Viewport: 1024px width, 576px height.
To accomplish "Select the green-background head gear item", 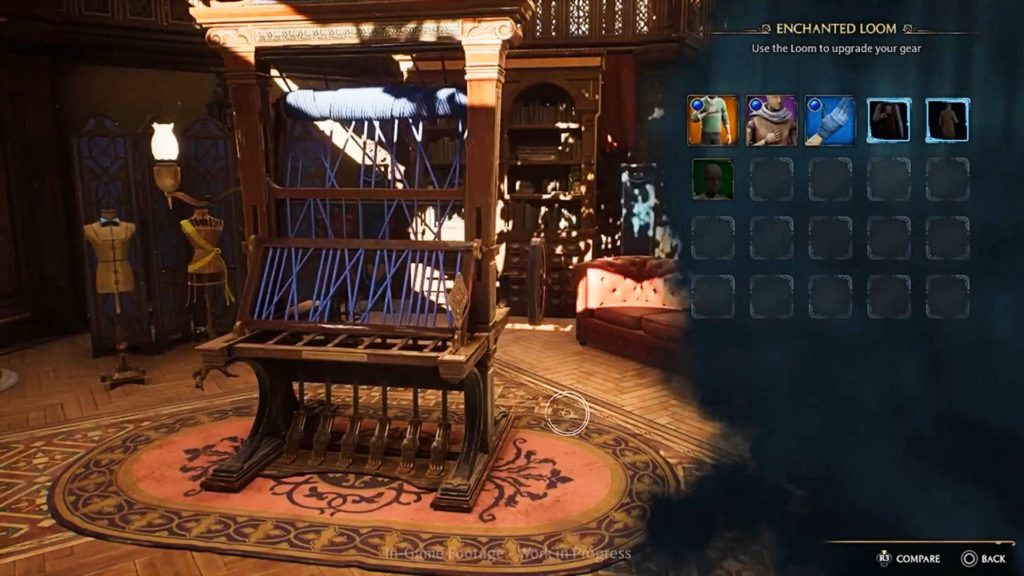I will 712,179.
